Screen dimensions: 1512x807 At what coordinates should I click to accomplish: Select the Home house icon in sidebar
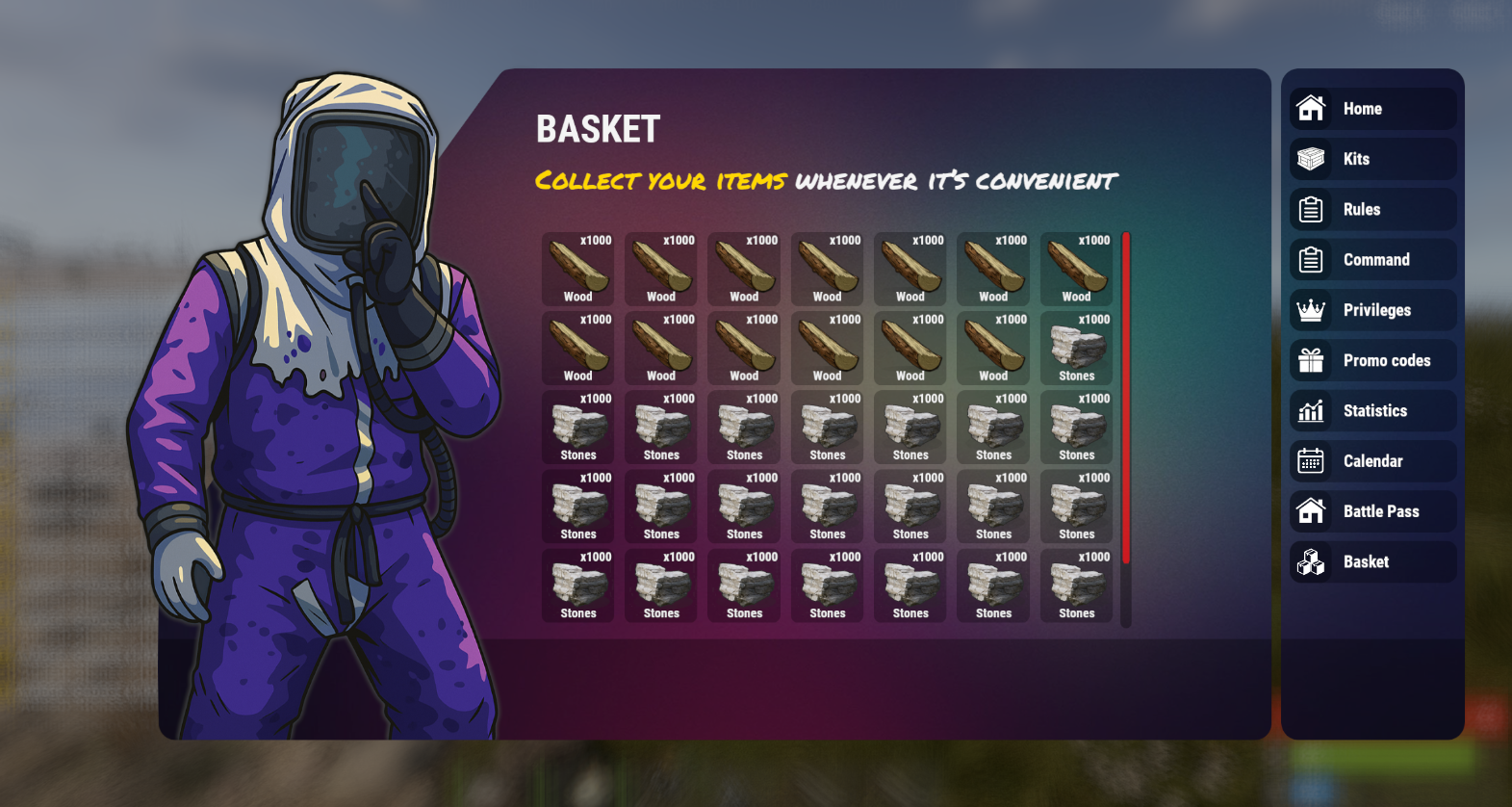[1311, 109]
